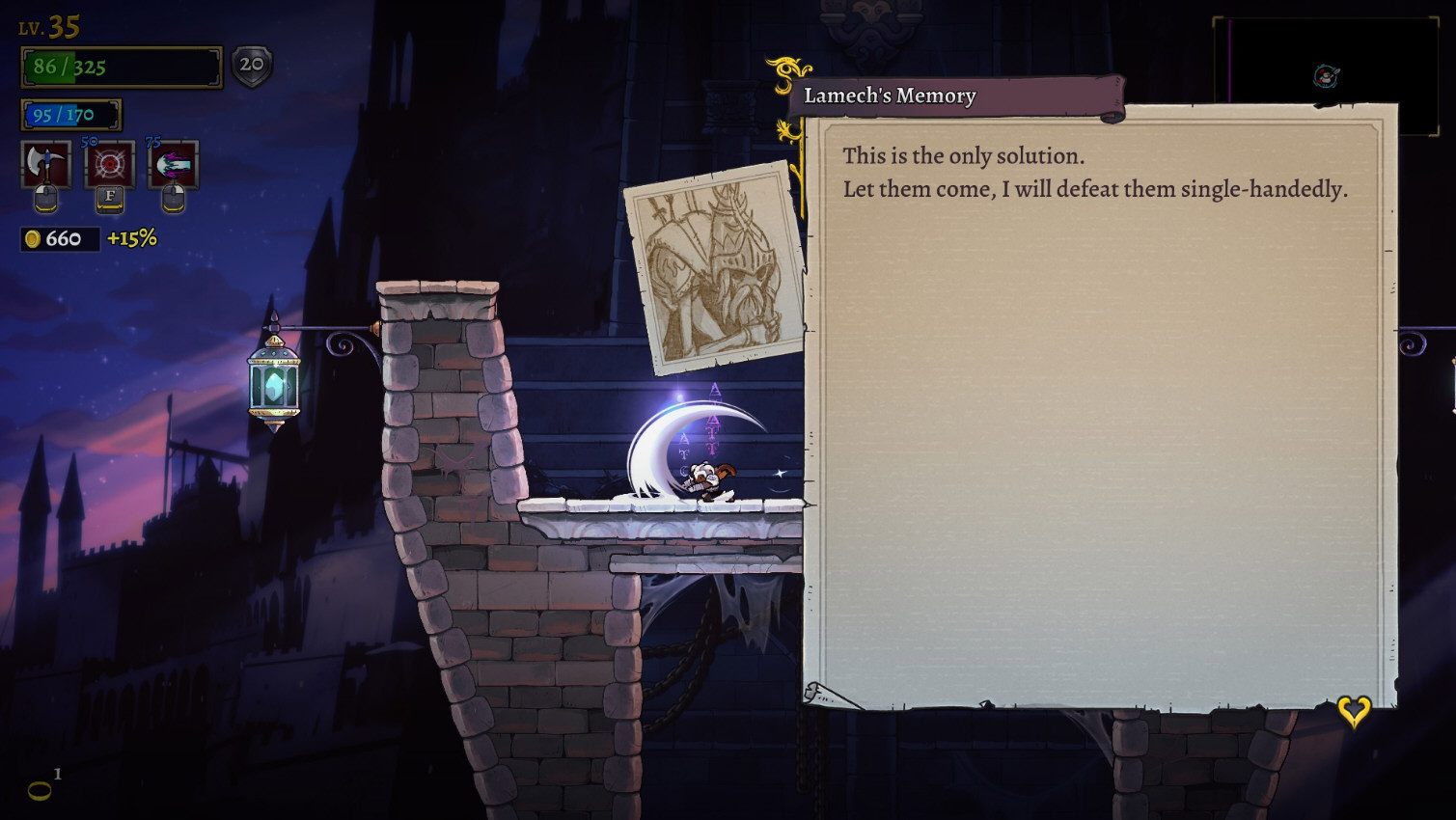Click the armor shield badge showing 20
This screenshot has width=1456, height=820.
point(252,66)
